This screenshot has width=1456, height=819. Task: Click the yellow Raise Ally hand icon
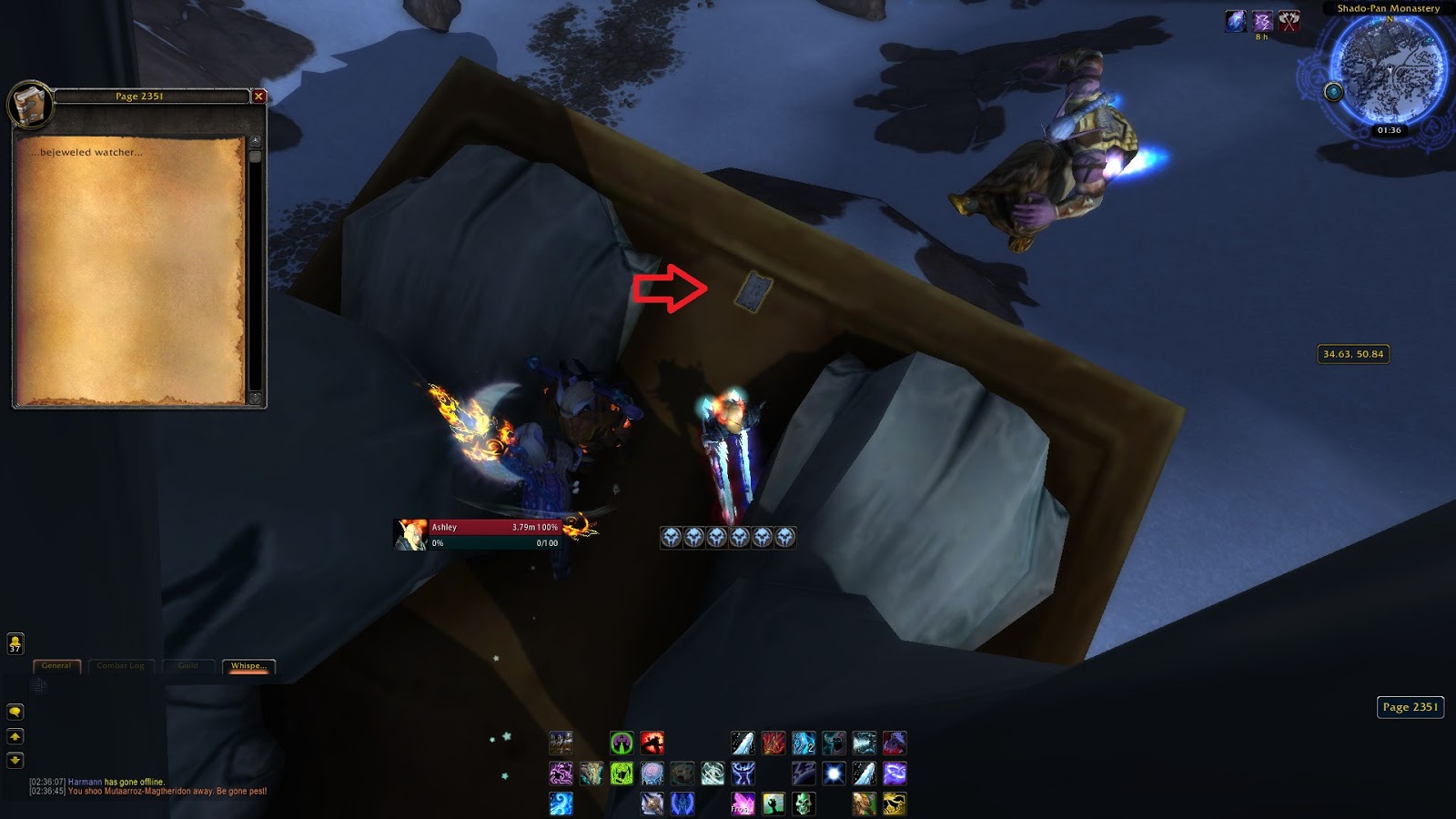[x=773, y=804]
